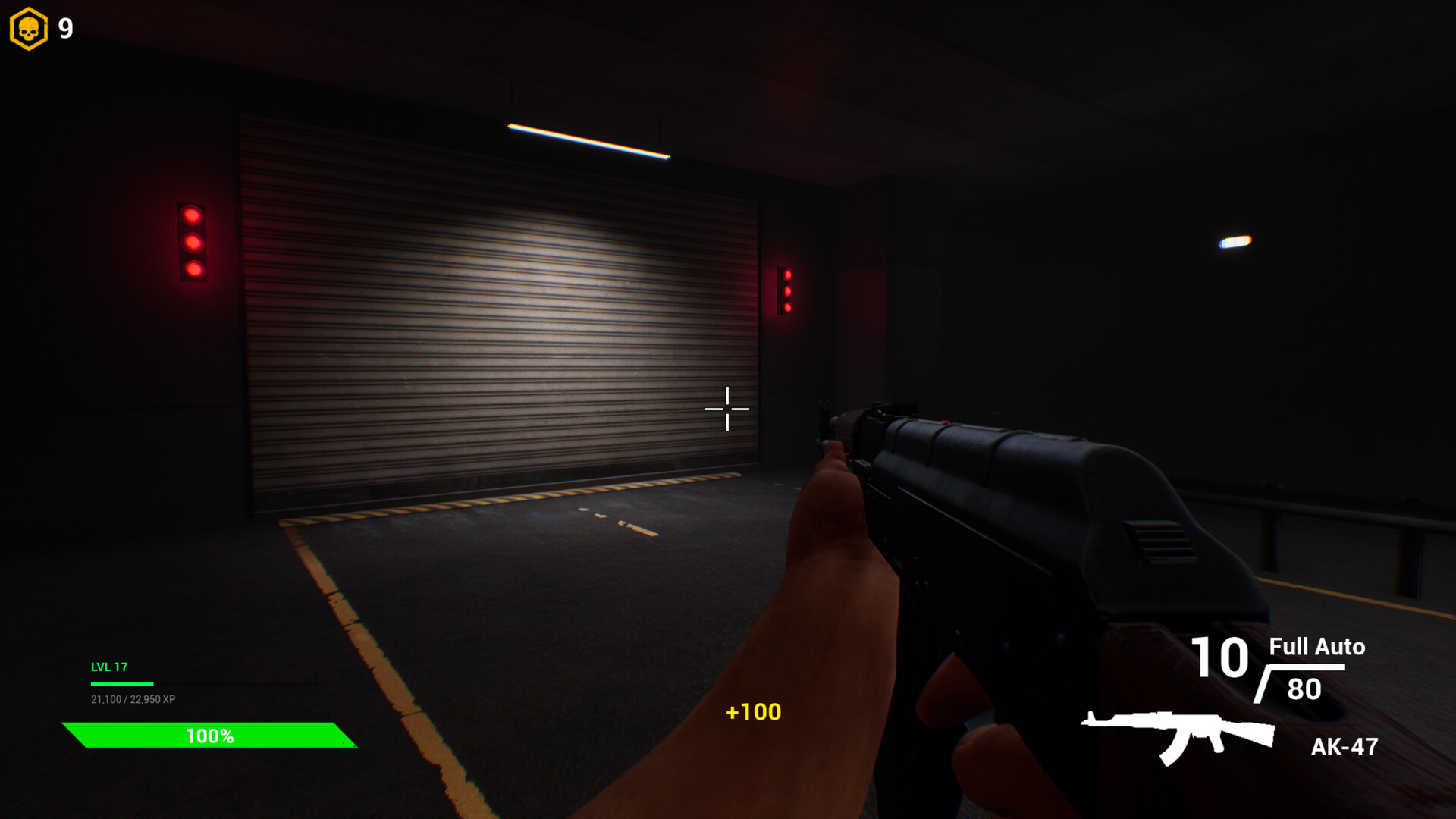Click the LVL 17 level indicator
This screenshot has width=1456, height=819.
(108, 668)
